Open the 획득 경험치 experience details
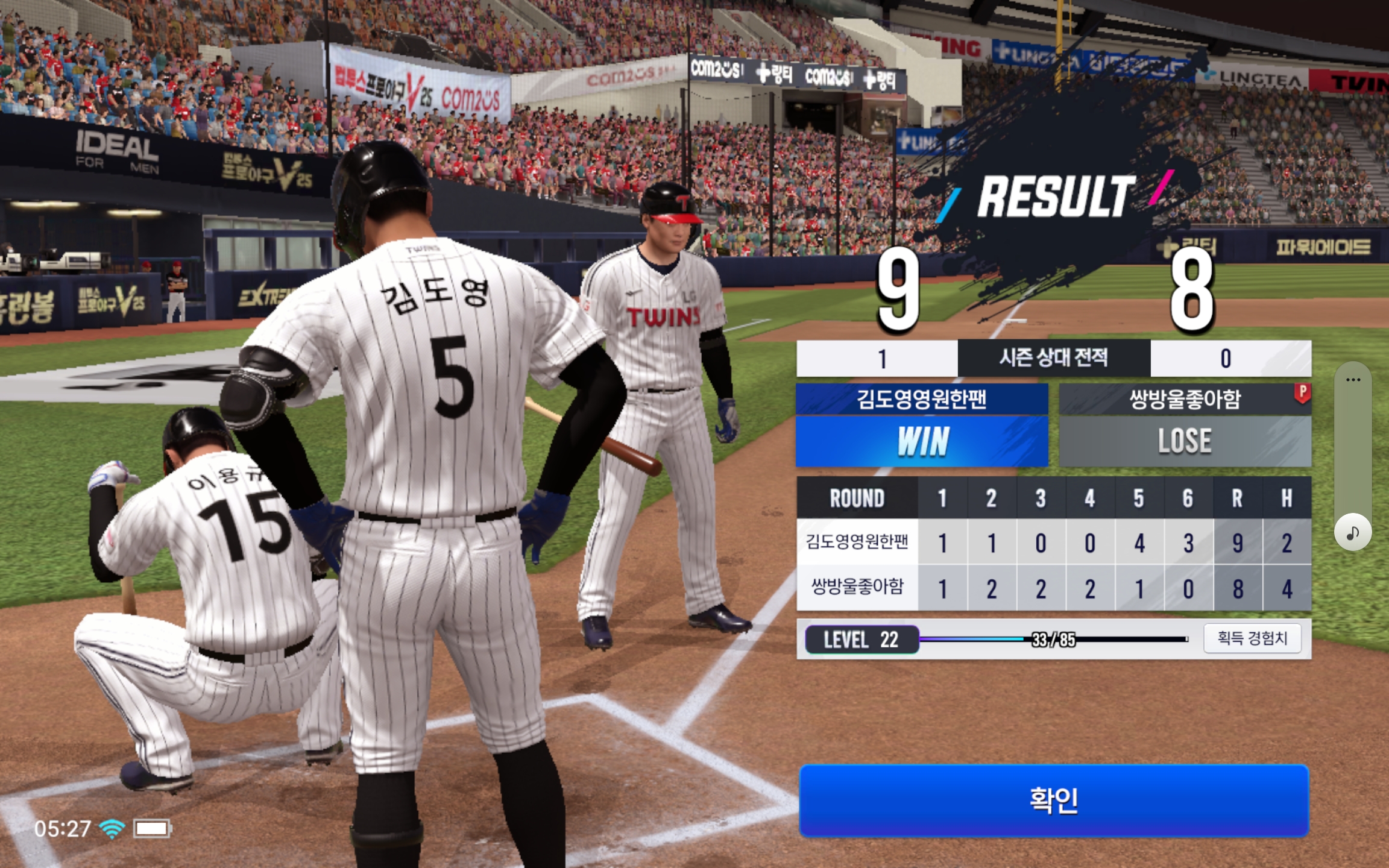This screenshot has height=868, width=1389. click(1252, 638)
